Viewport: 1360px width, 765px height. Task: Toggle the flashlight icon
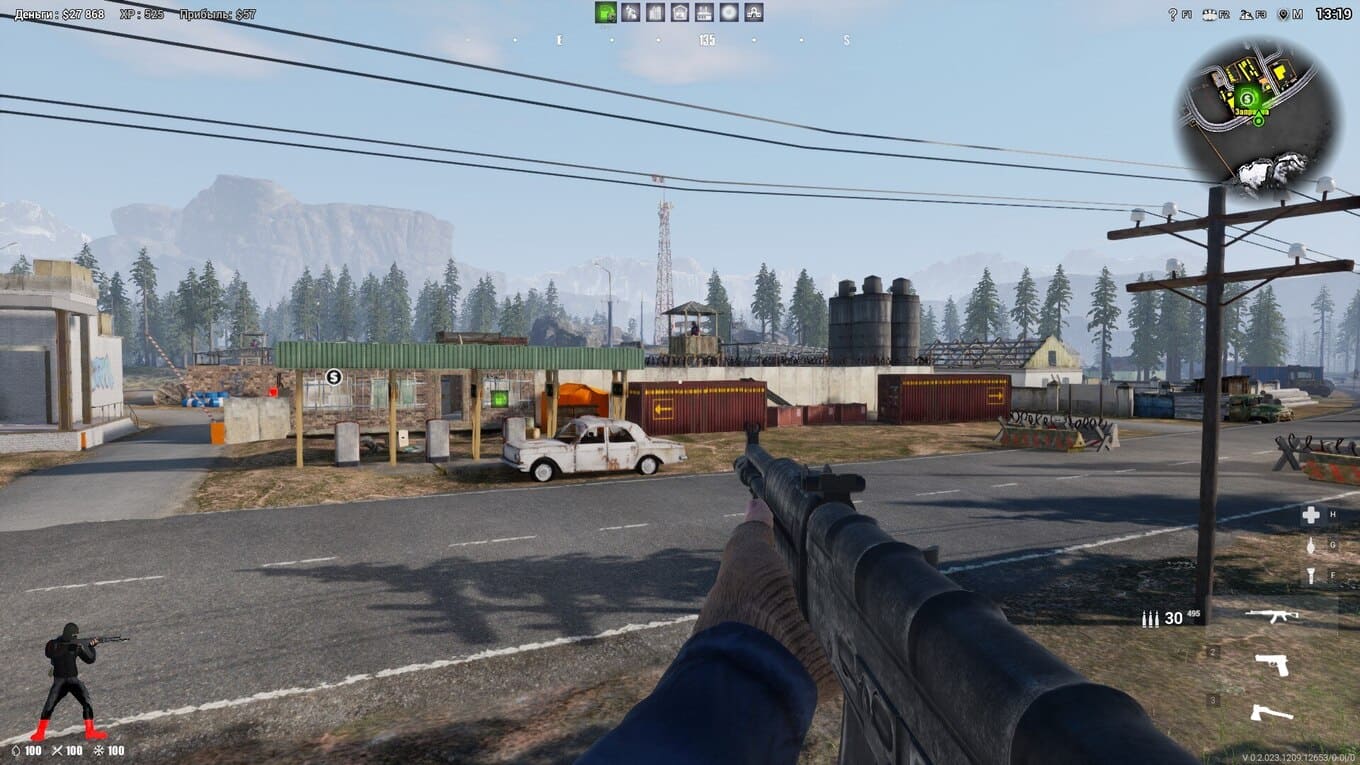point(1311,575)
